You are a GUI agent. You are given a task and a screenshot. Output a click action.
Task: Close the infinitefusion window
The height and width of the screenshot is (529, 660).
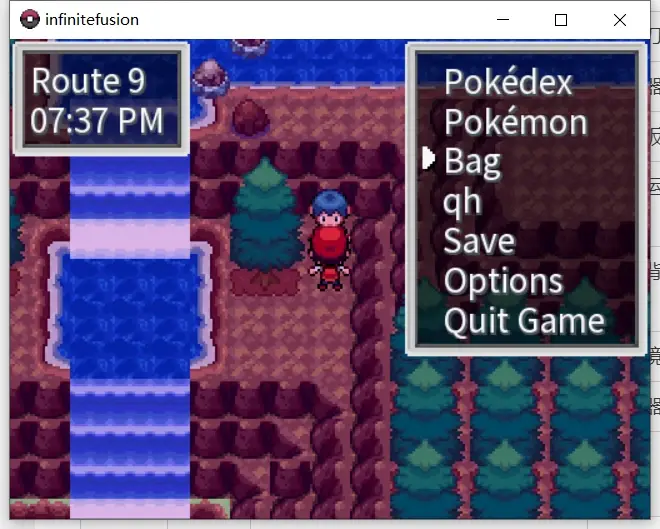(620, 20)
